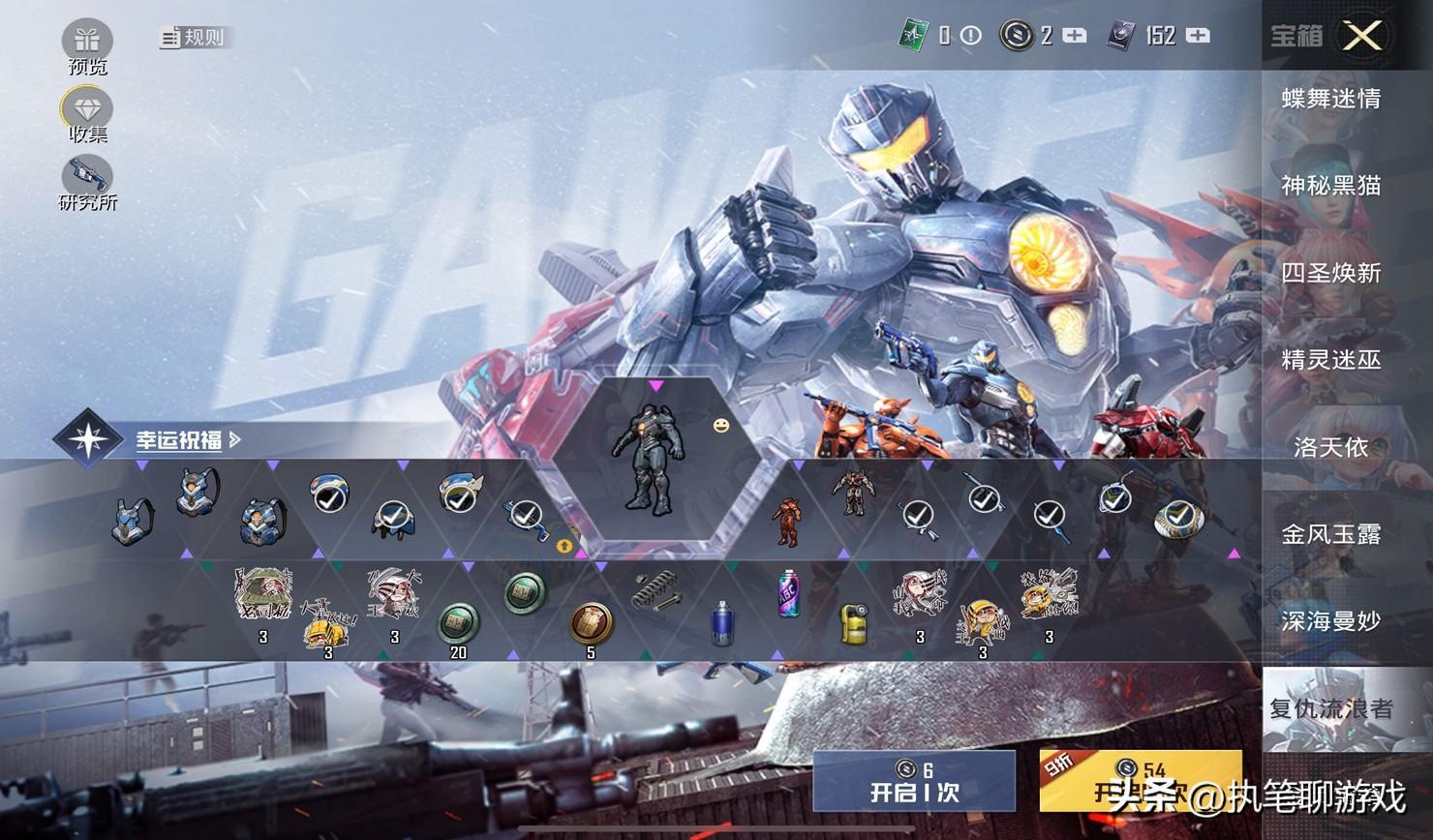This screenshot has width=1433, height=840.
Task: Select the 复仇流浪者 chest tab
Action: point(1330,708)
